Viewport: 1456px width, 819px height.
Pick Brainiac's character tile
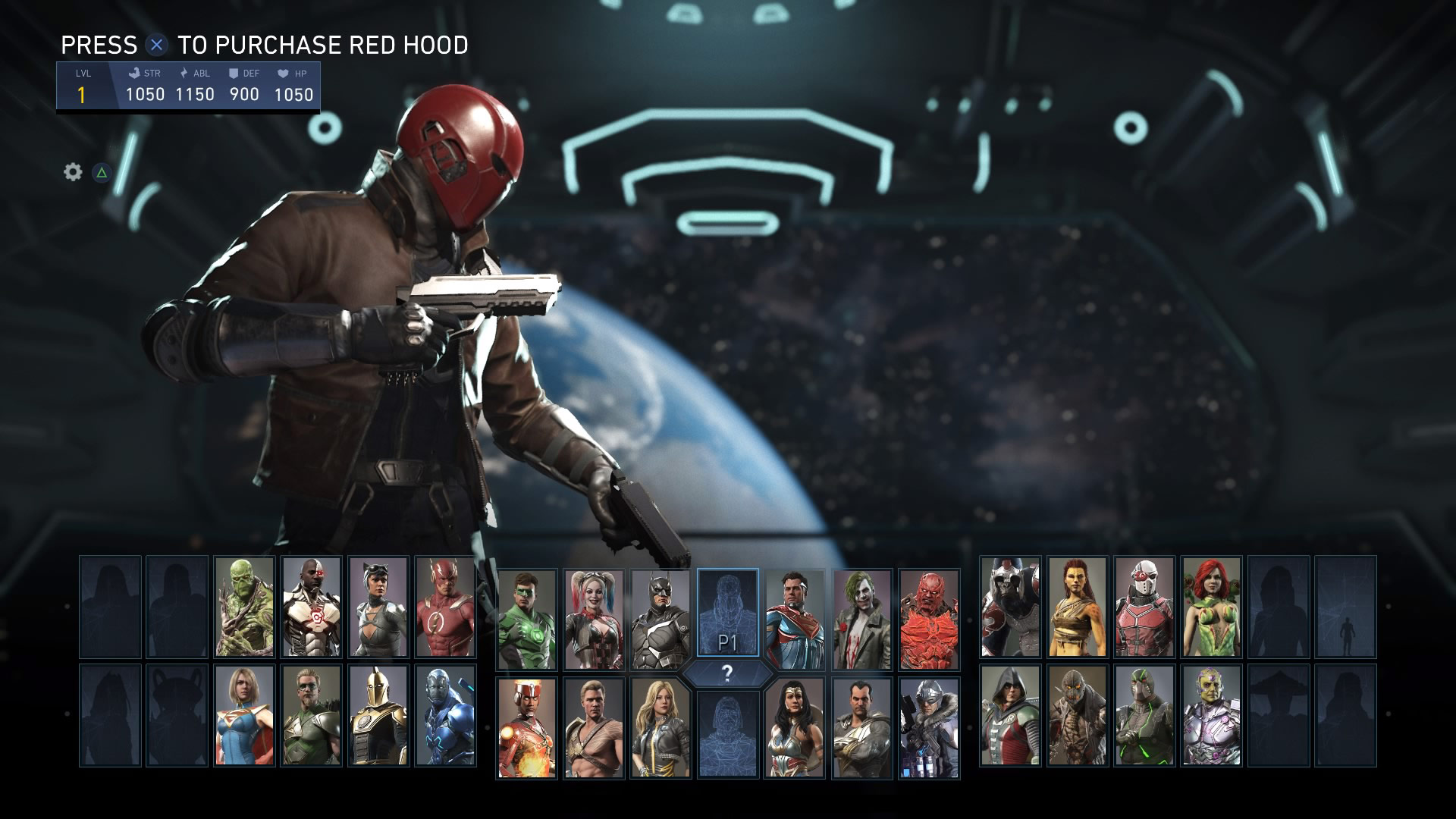click(1211, 715)
